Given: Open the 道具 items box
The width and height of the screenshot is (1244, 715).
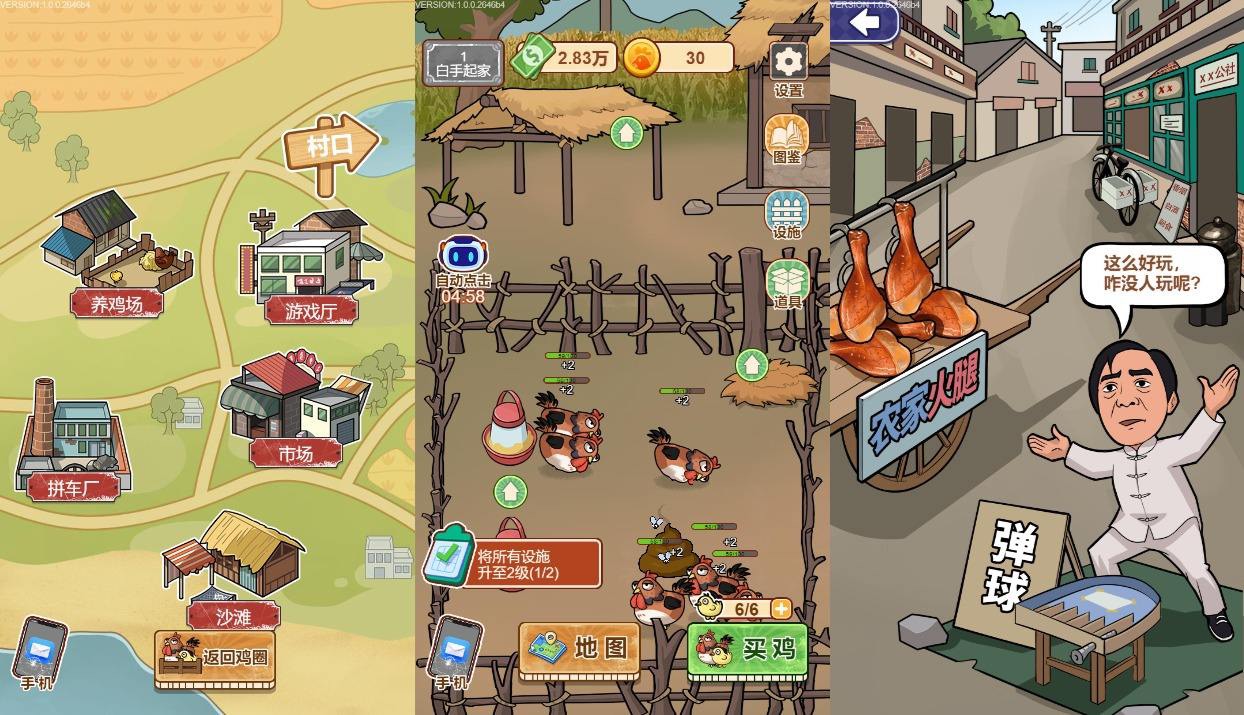Looking at the screenshot, I should point(787,285).
